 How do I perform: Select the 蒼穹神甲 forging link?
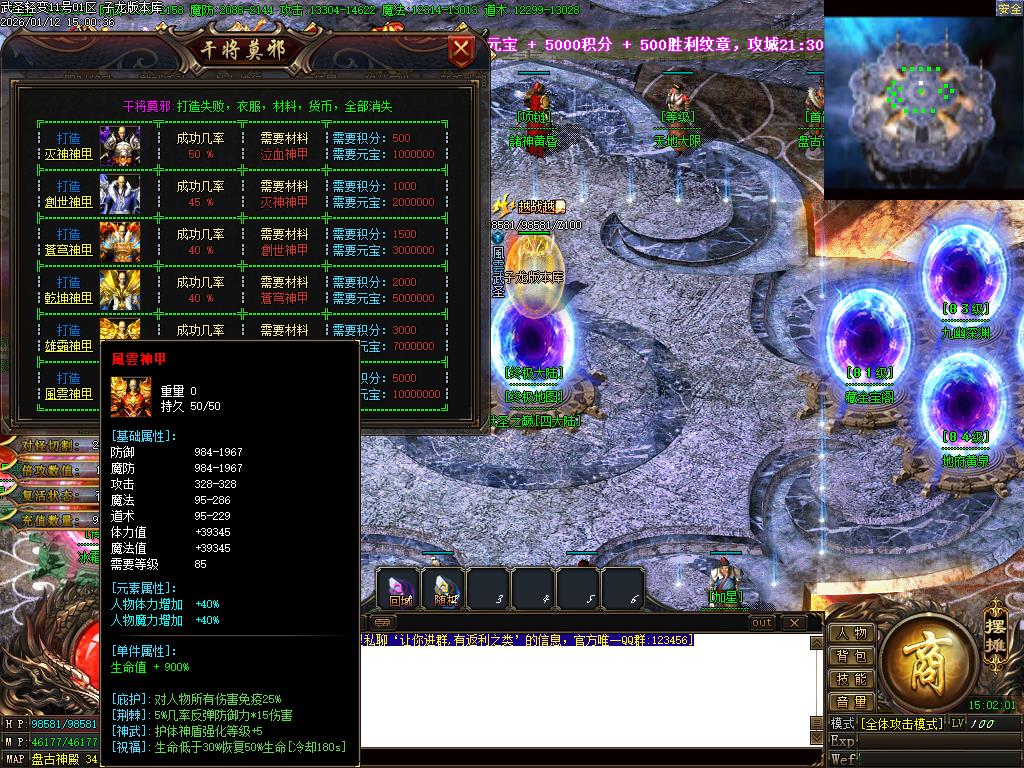click(x=68, y=250)
